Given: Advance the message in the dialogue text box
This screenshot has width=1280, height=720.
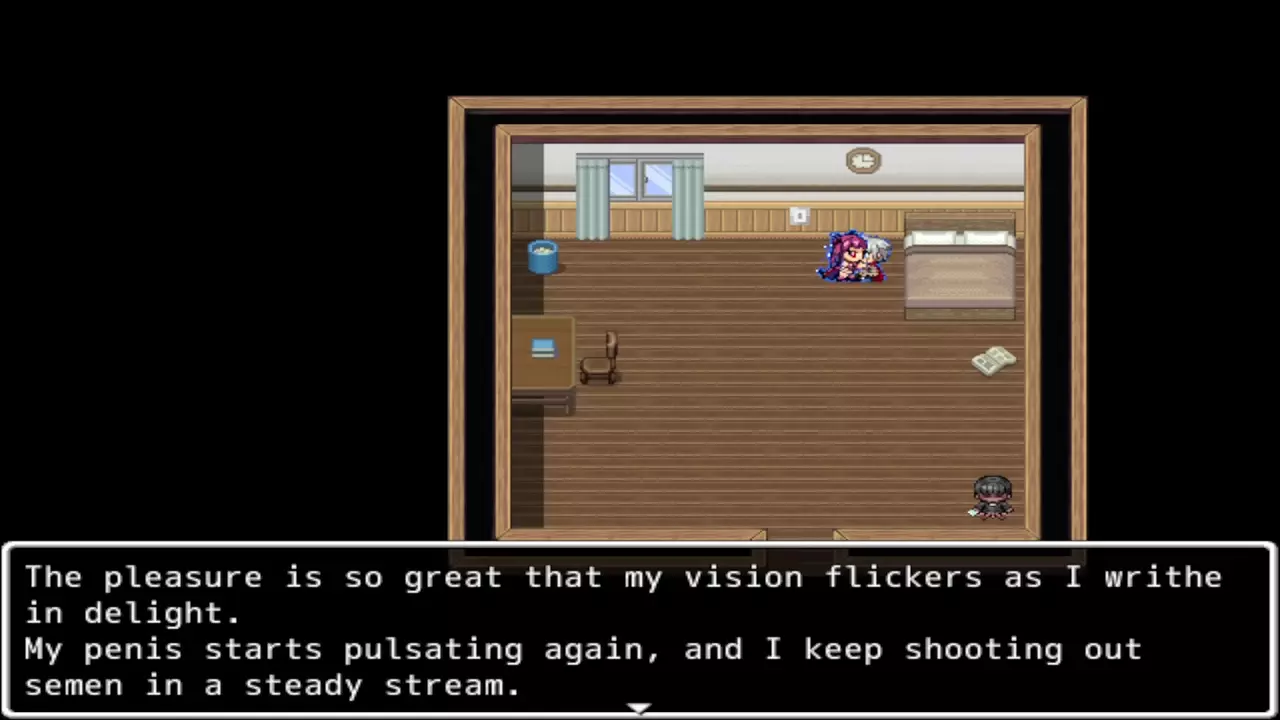Looking at the screenshot, I should click(639, 630).
